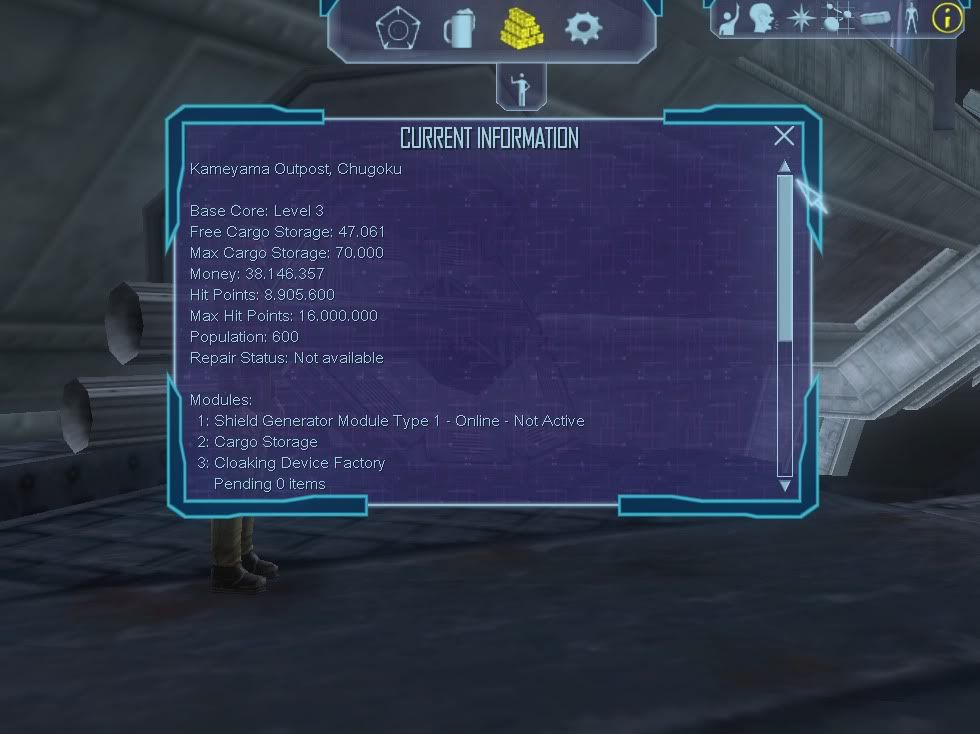Click the information panel's scrollbar thumb
This screenshot has height=734, width=980.
click(785, 257)
